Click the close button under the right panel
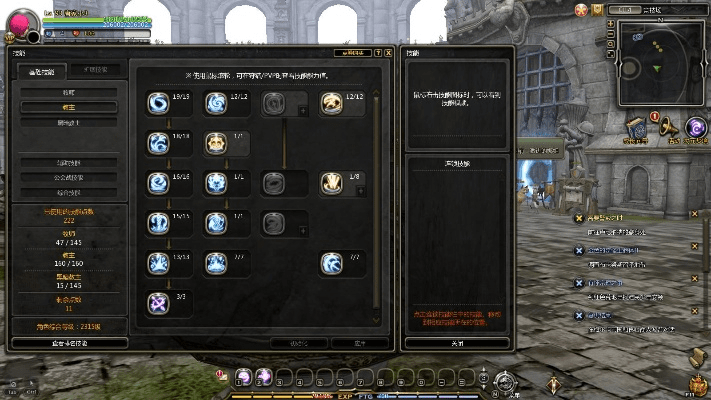Screen dimensions: 711x400 pos(456,342)
